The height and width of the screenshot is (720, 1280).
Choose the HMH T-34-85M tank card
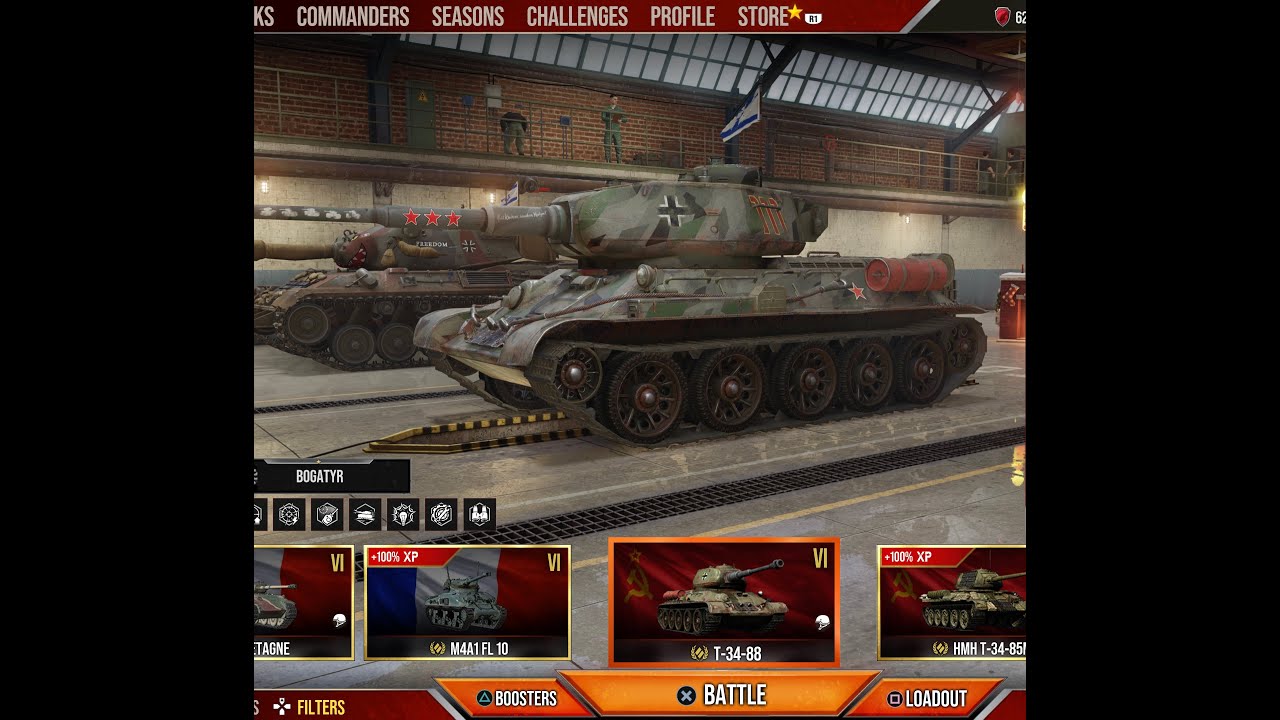[952, 602]
